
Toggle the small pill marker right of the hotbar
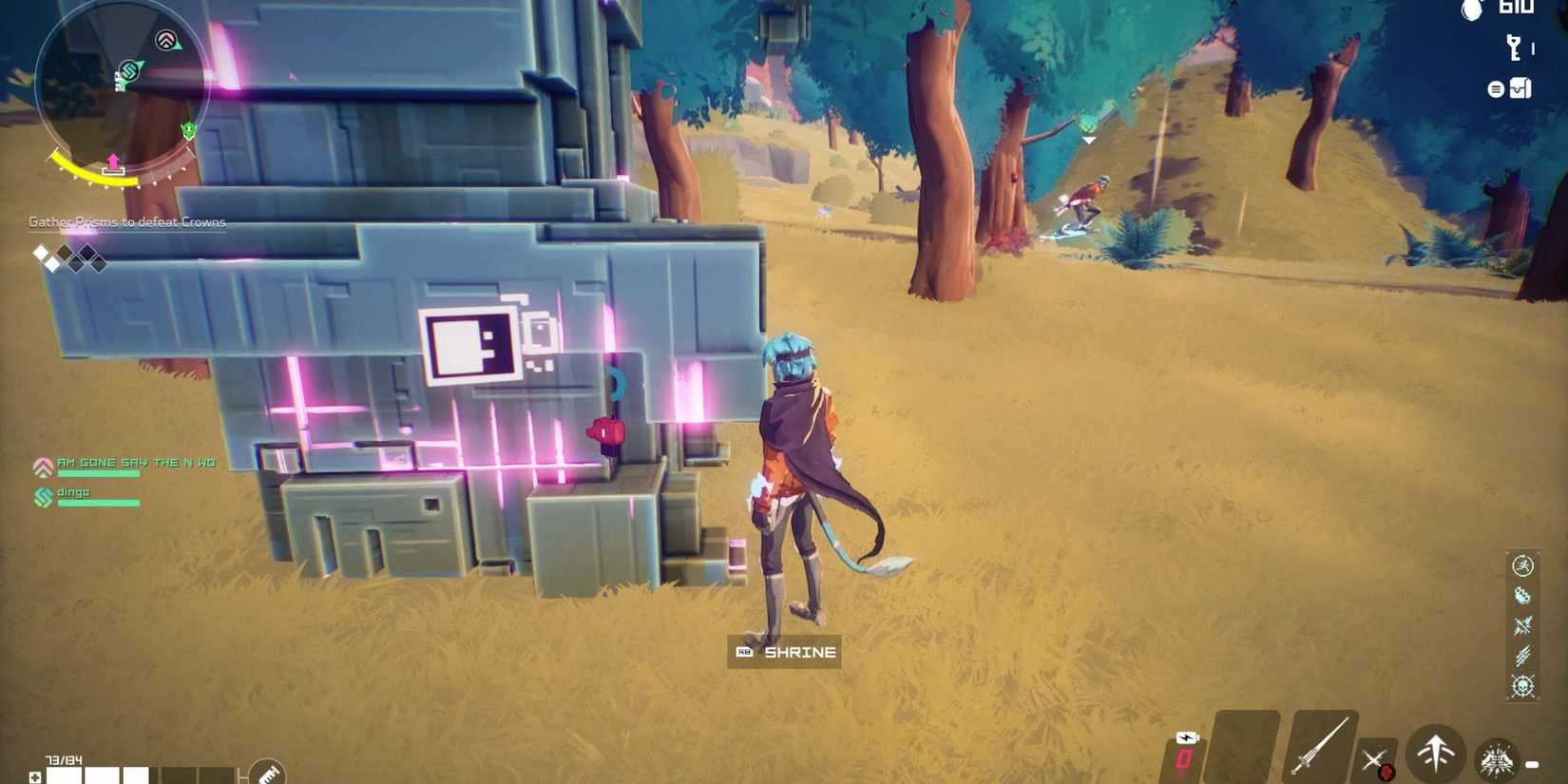(x=1532, y=762)
